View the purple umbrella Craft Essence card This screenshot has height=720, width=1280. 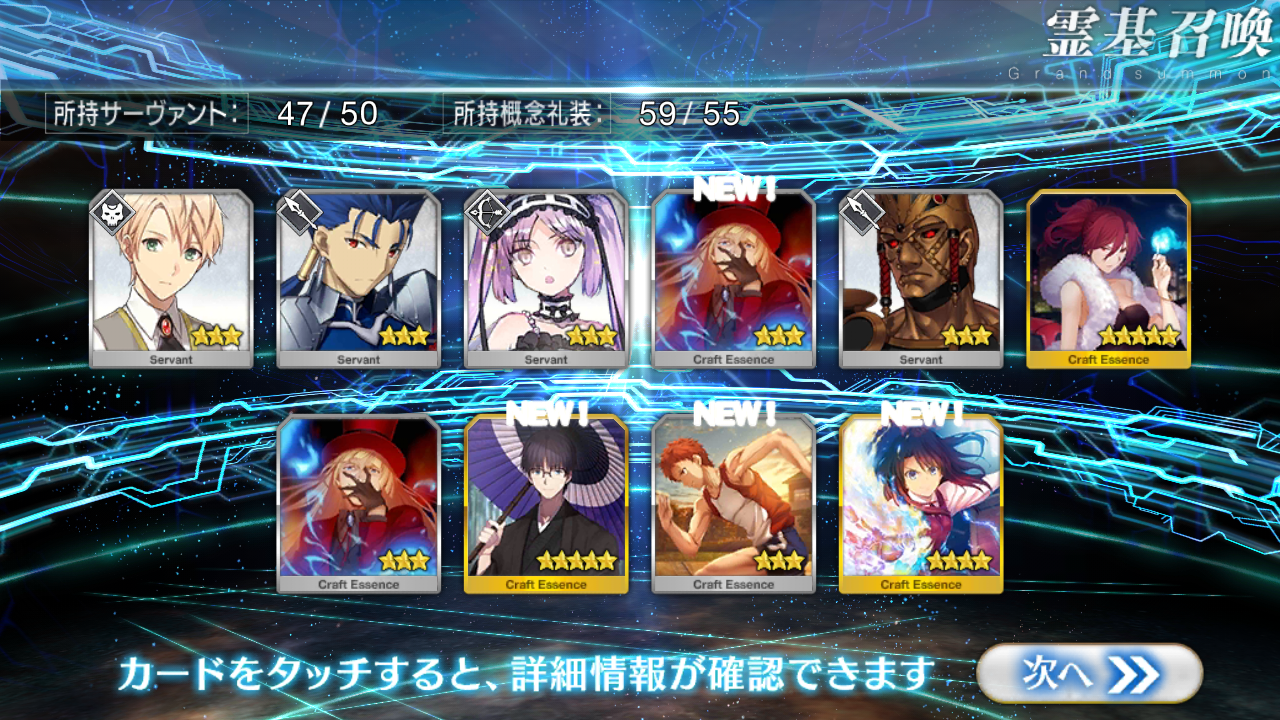546,502
